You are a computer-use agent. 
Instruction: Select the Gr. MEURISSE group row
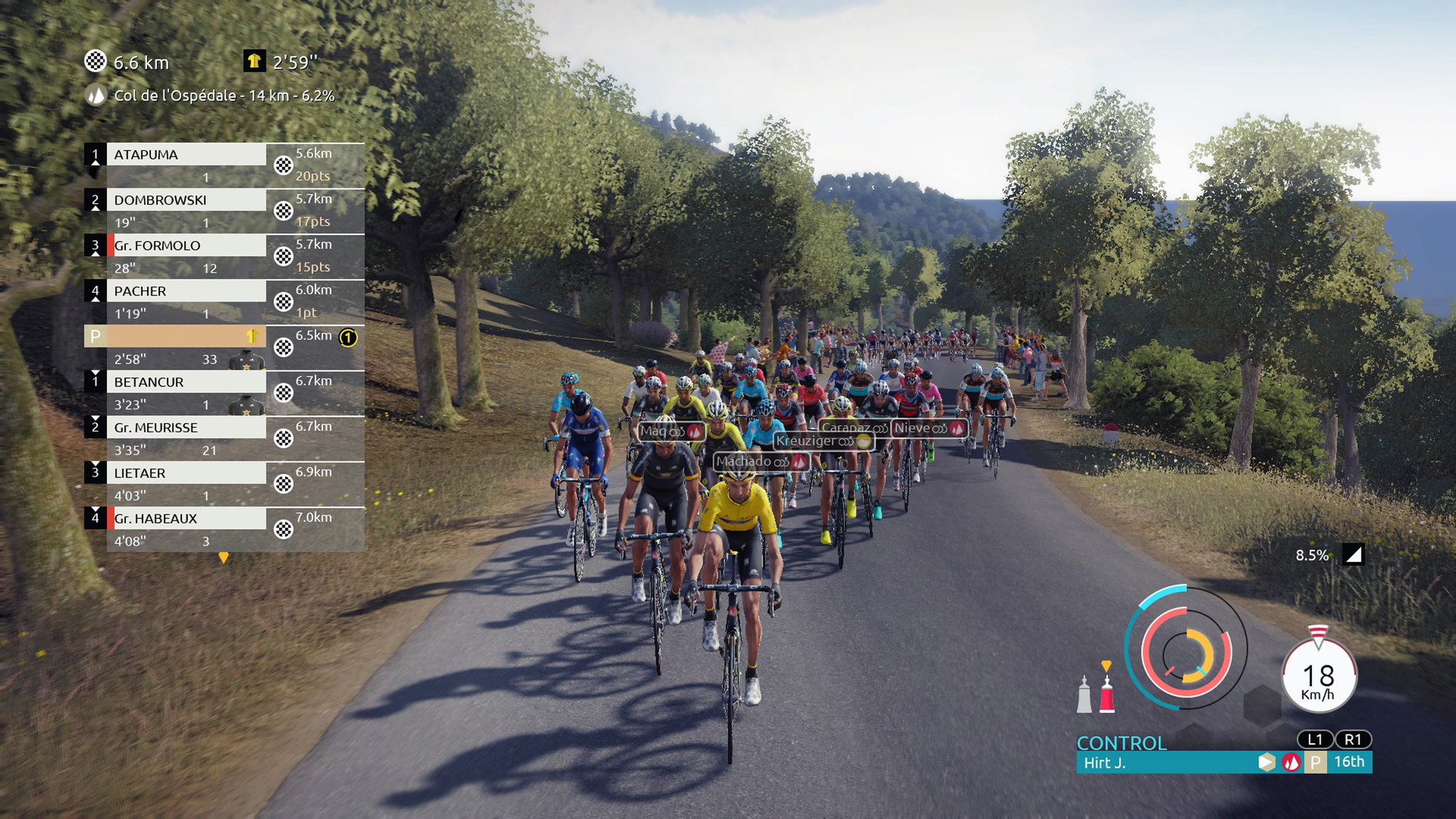[186, 427]
